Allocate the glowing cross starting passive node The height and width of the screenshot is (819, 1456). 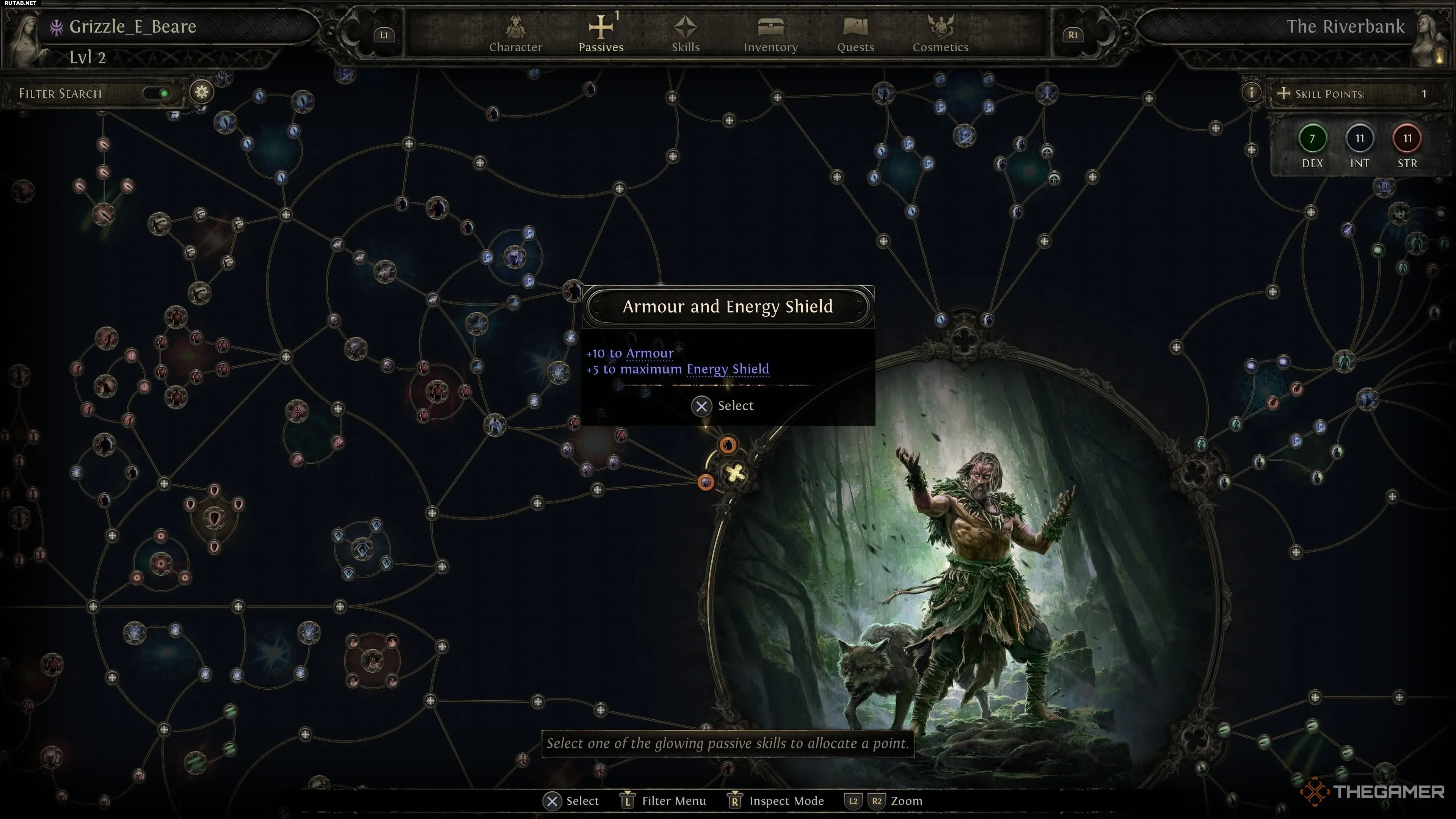(x=735, y=474)
